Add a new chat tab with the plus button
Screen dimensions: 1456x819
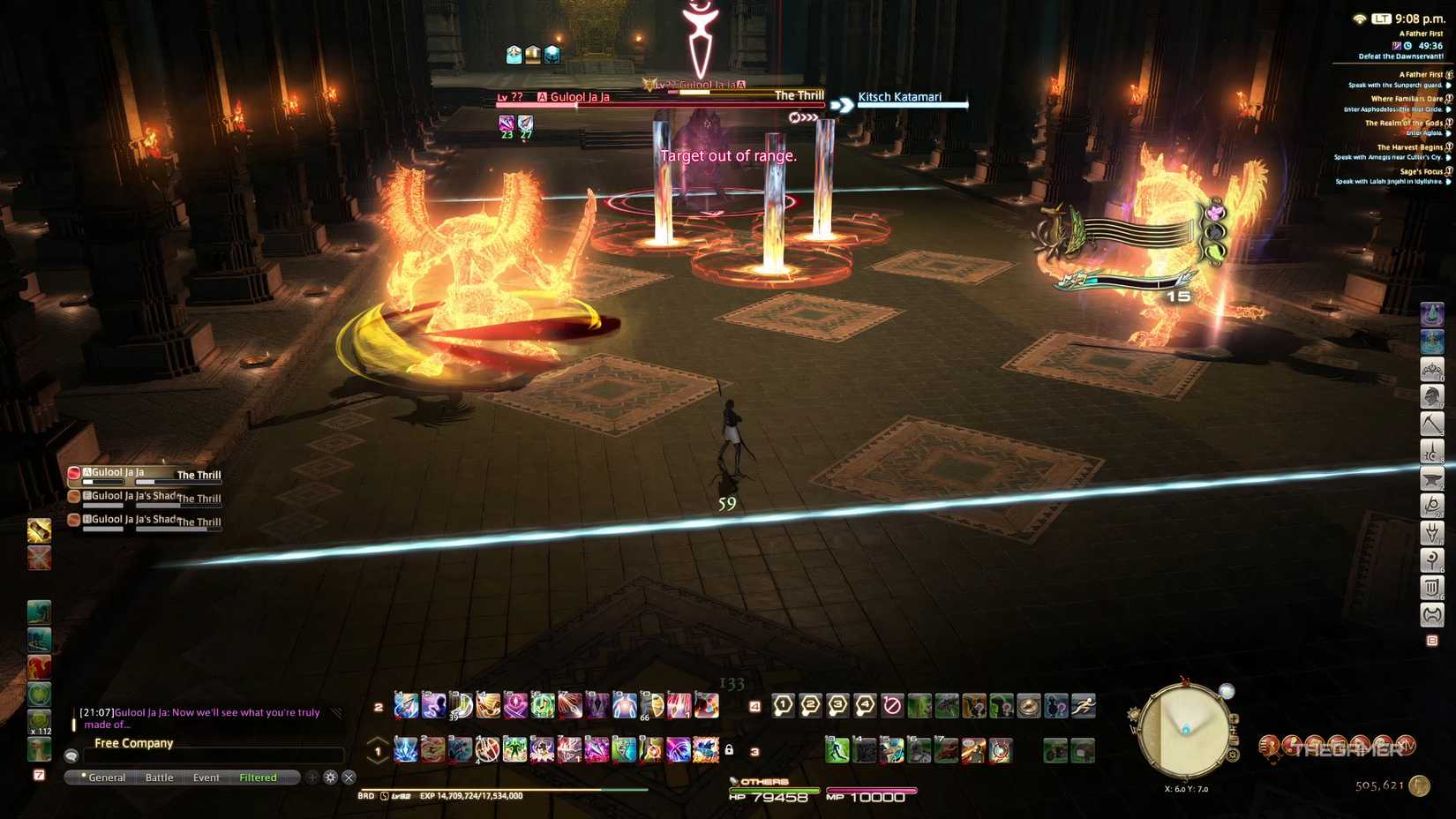click(x=311, y=778)
